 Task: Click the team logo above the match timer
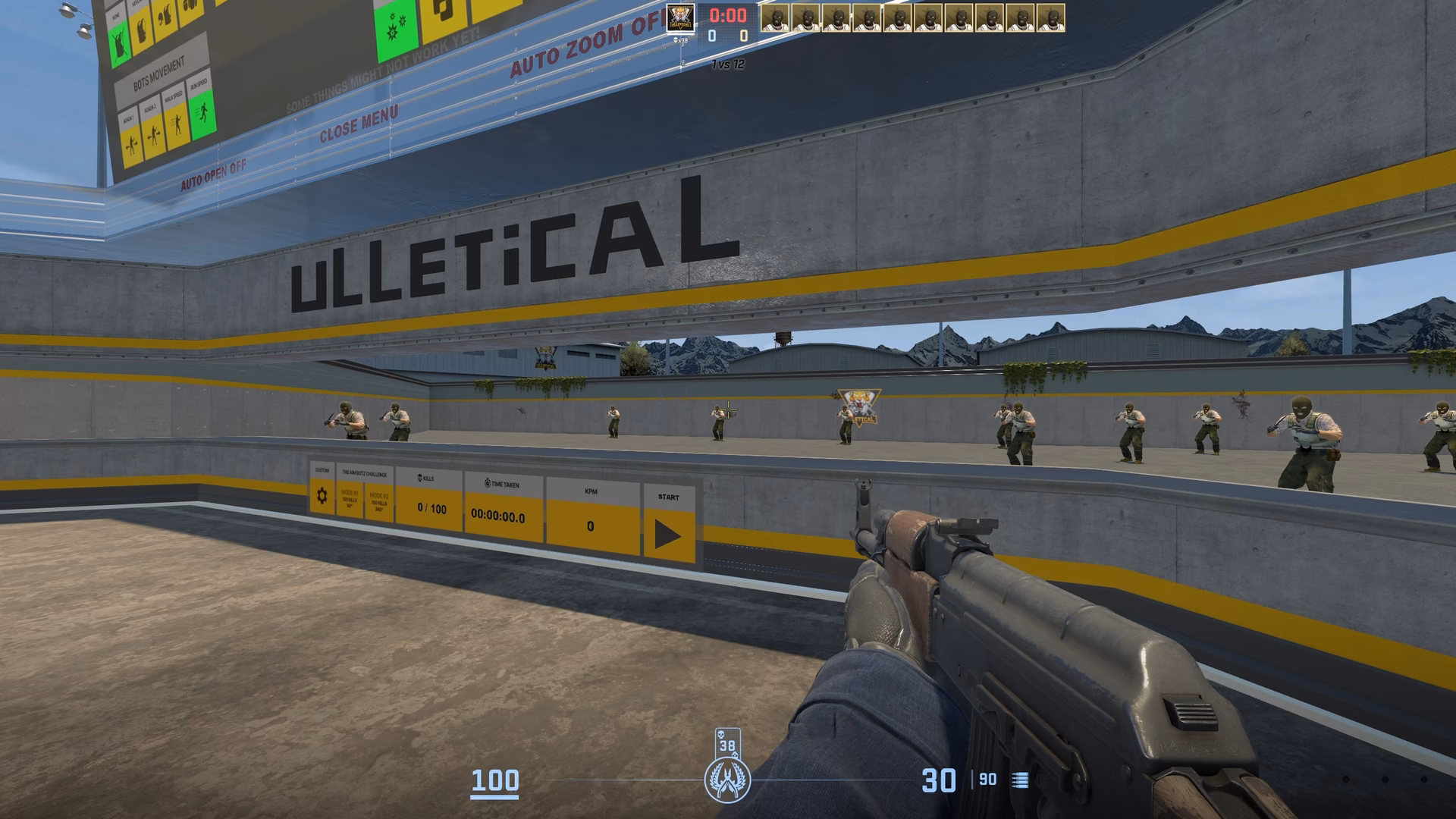680,18
